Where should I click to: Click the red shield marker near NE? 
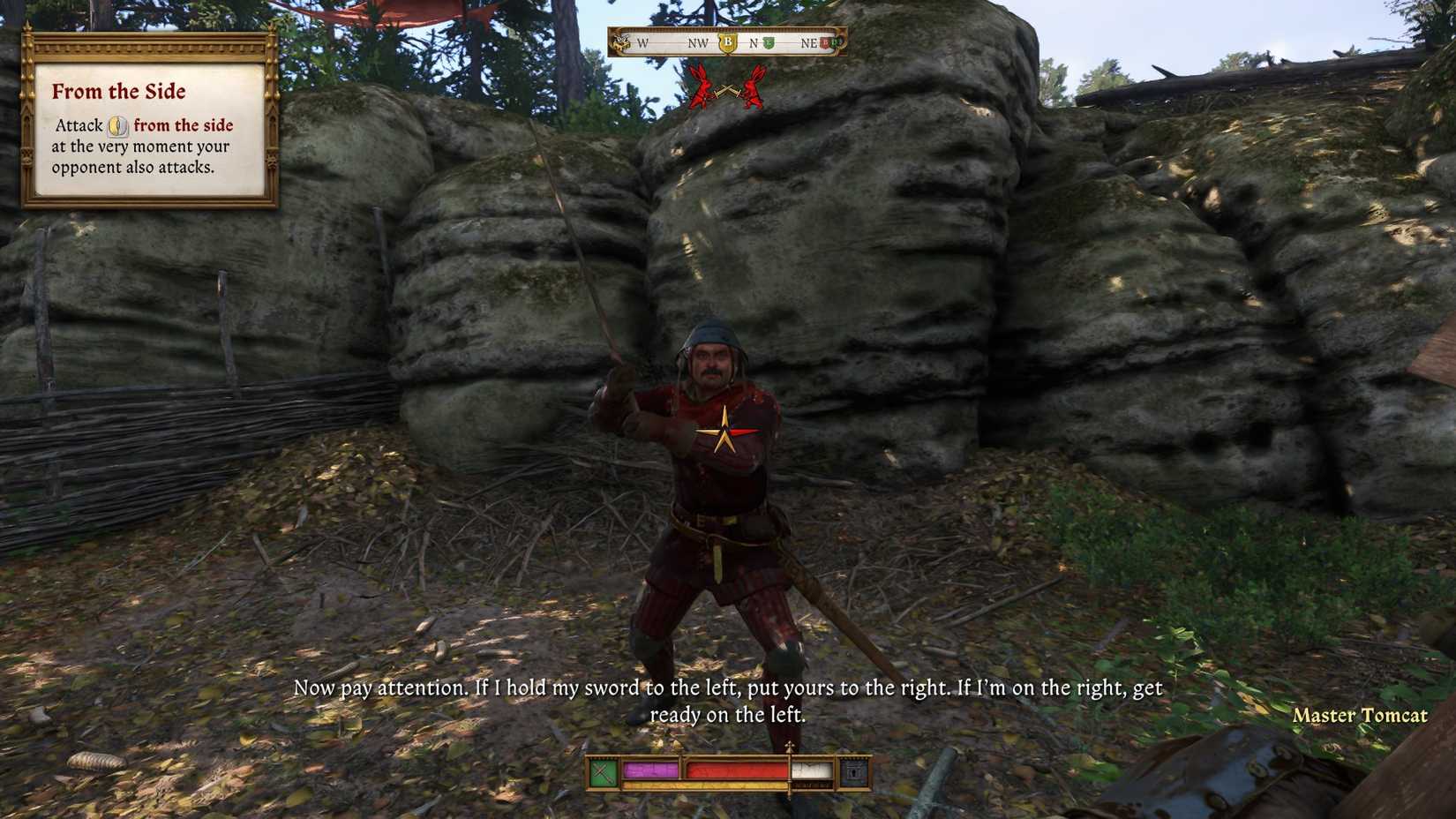(x=825, y=42)
